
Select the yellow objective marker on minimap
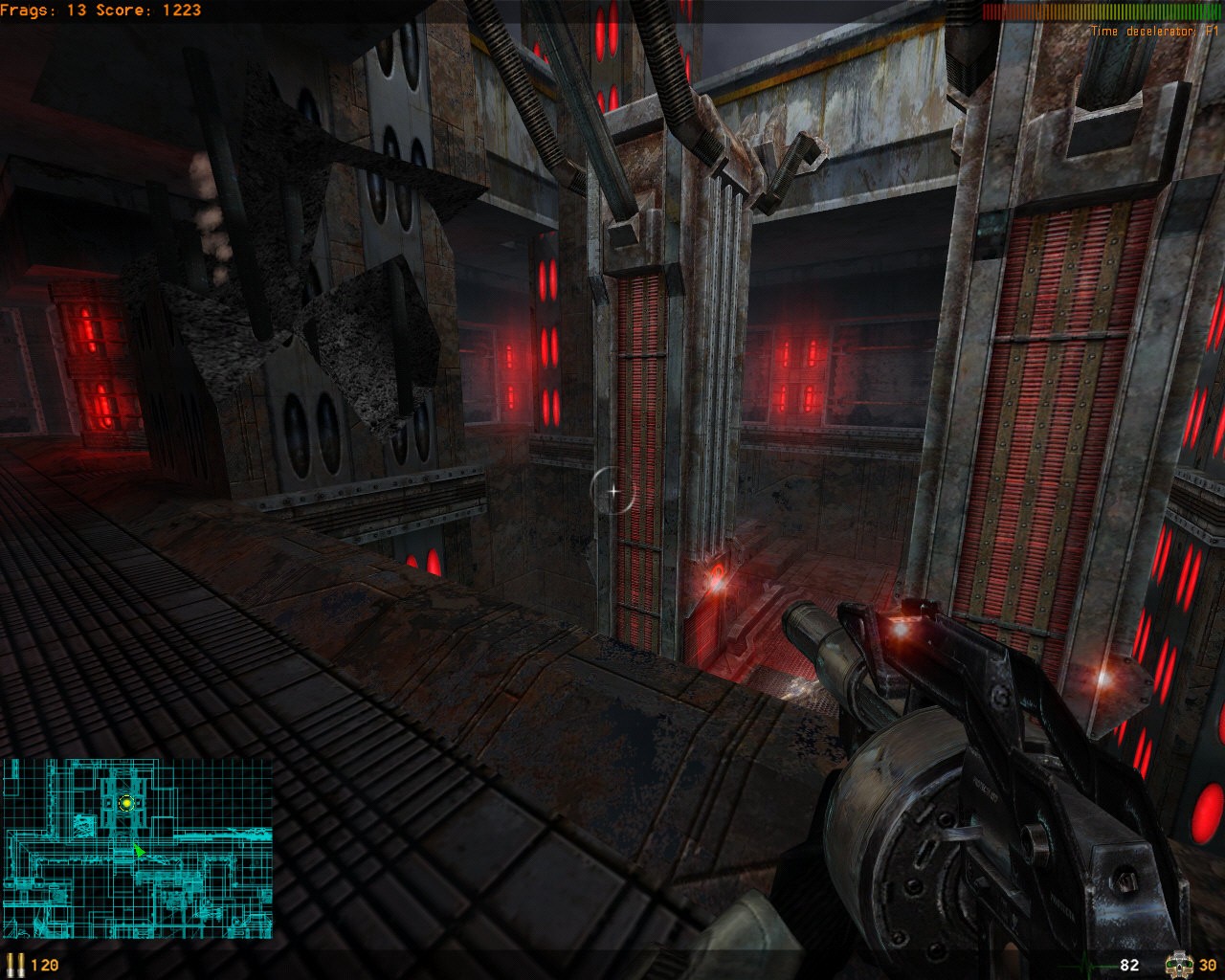[x=126, y=803]
